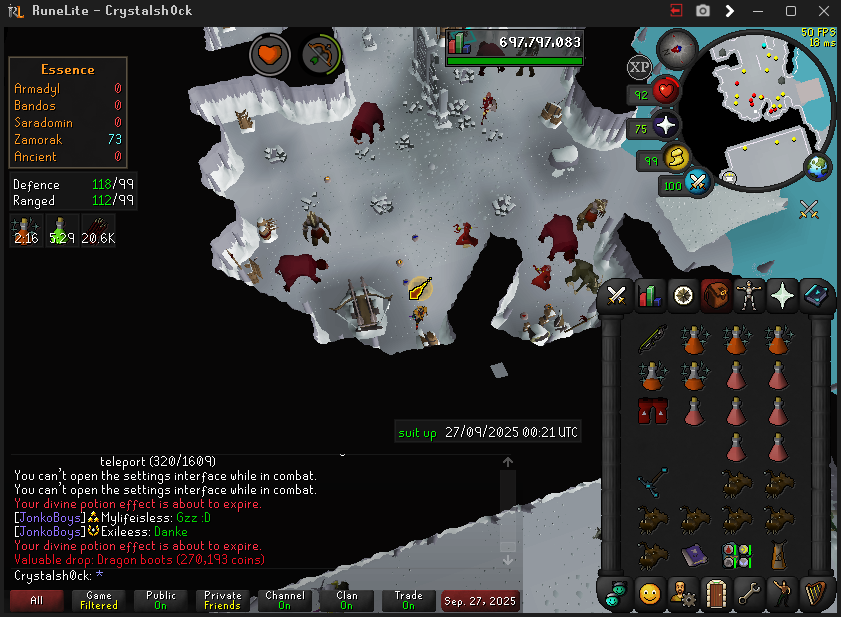Select the Trade chat filter button
Image resolution: width=841 pixels, height=617 pixels.
(408, 601)
